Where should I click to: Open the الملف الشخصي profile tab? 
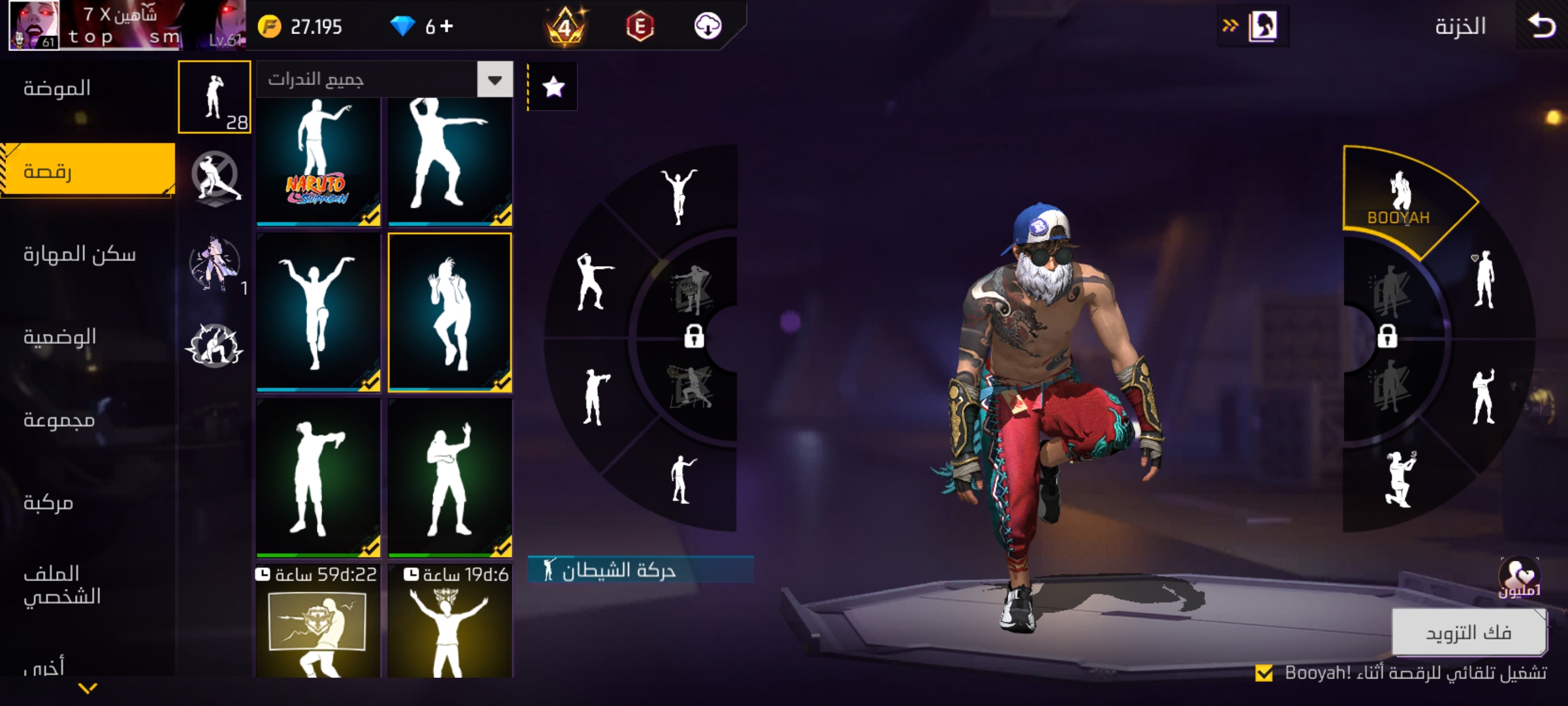(62, 585)
